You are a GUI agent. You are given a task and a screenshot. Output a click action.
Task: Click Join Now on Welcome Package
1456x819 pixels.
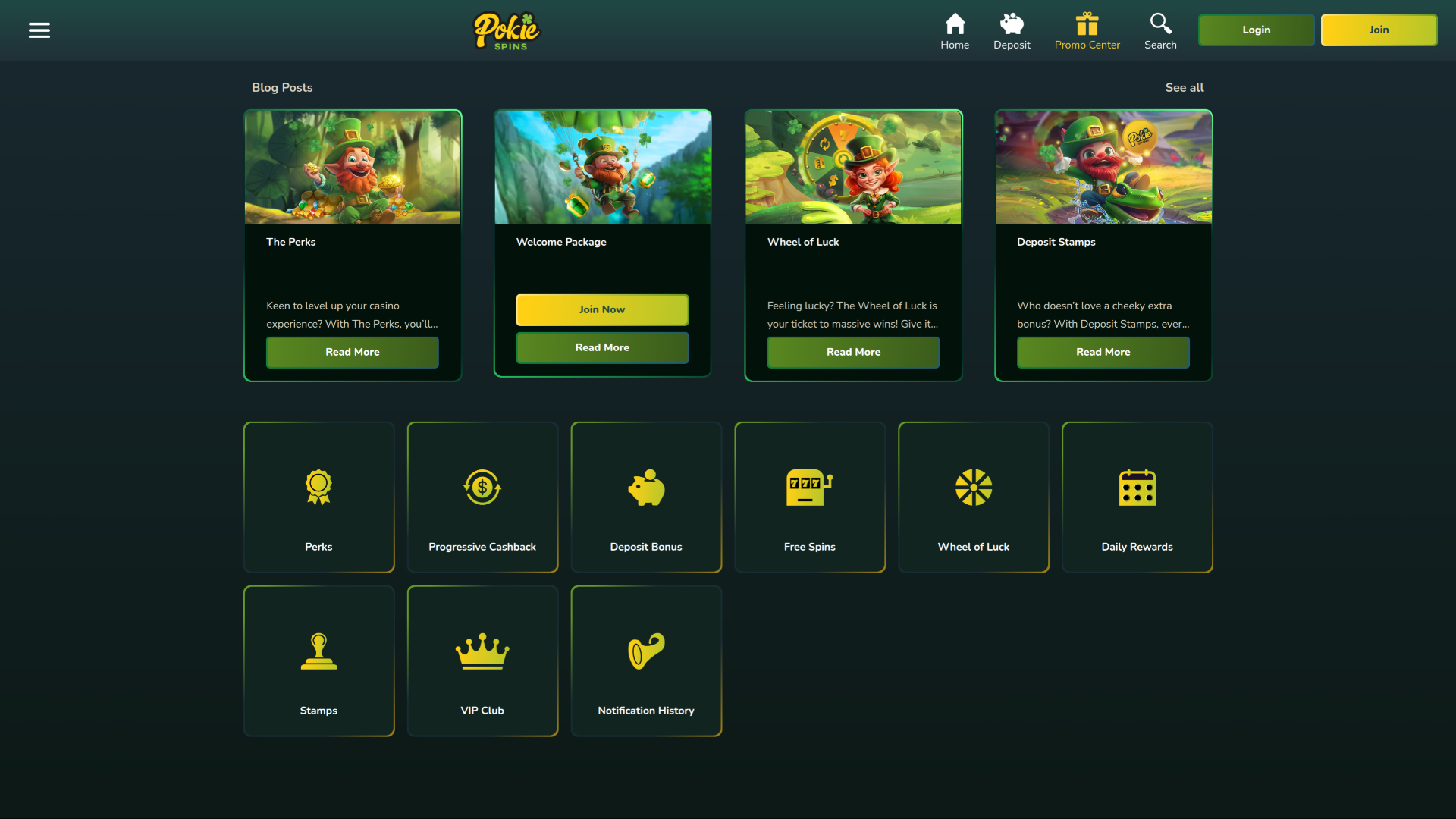602,309
